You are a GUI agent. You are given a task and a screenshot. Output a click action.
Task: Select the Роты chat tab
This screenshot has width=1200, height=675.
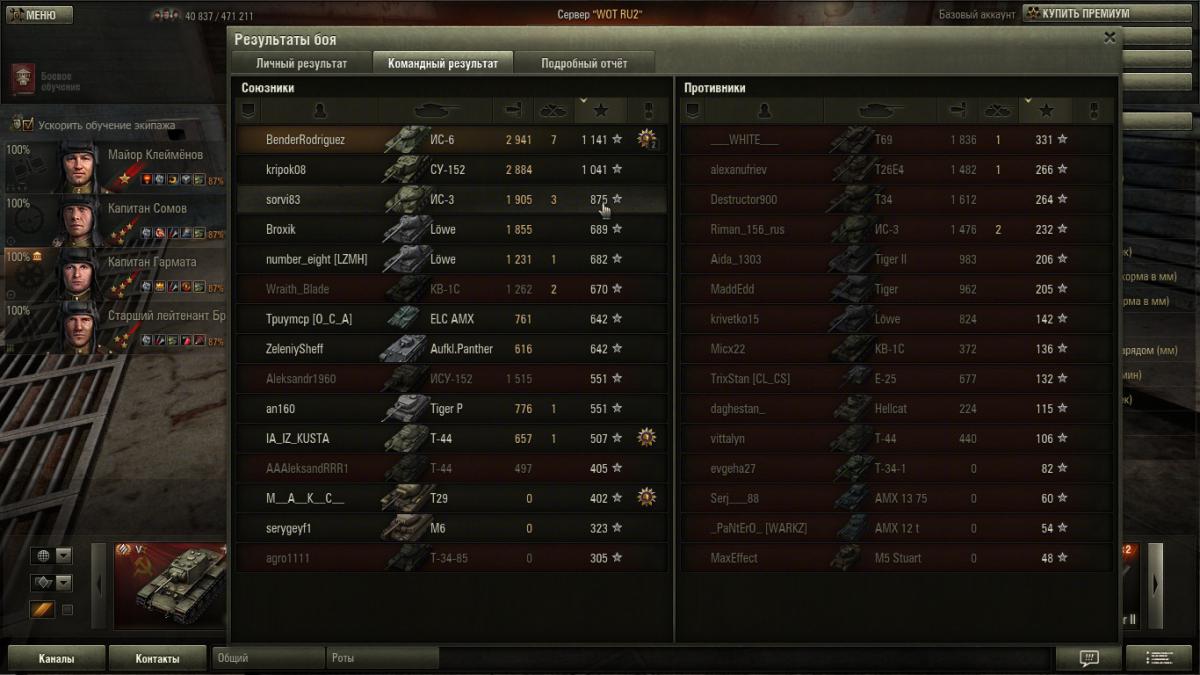[382, 659]
